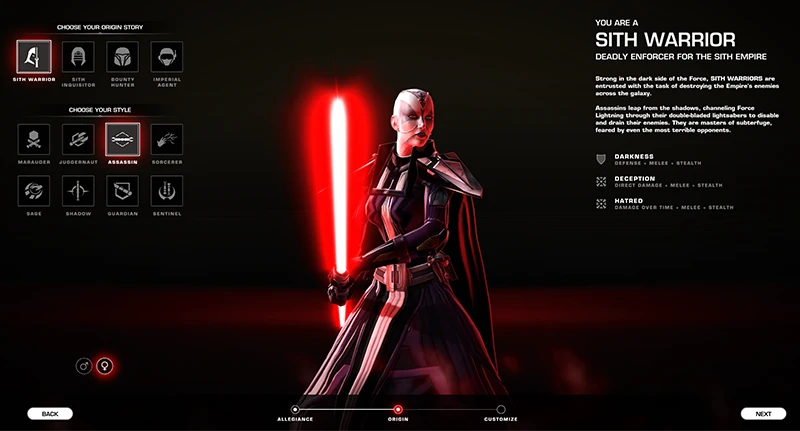
Task: Select the Juggernaut combat style
Action: (x=78, y=139)
